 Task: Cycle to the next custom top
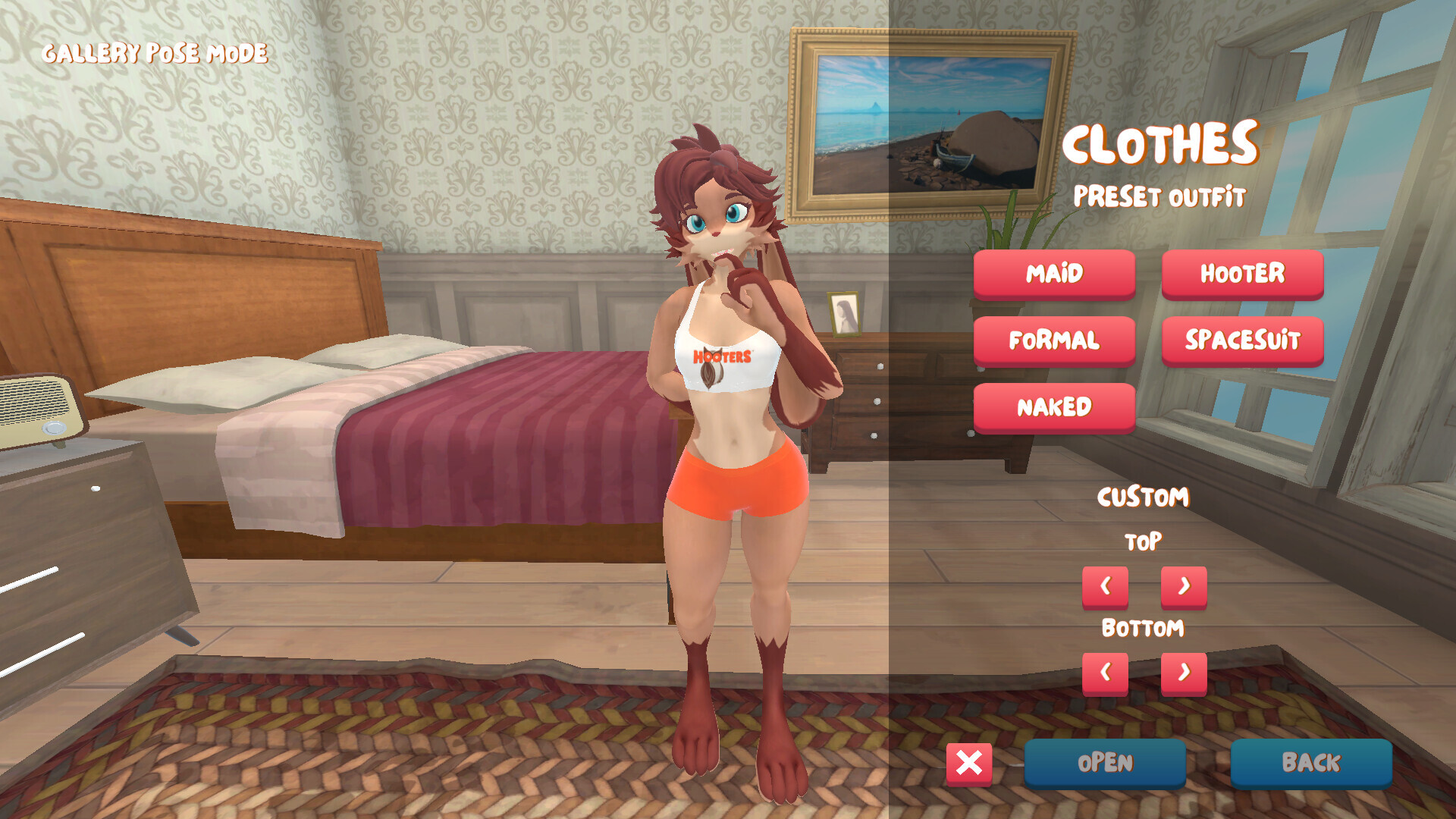coord(1184,586)
